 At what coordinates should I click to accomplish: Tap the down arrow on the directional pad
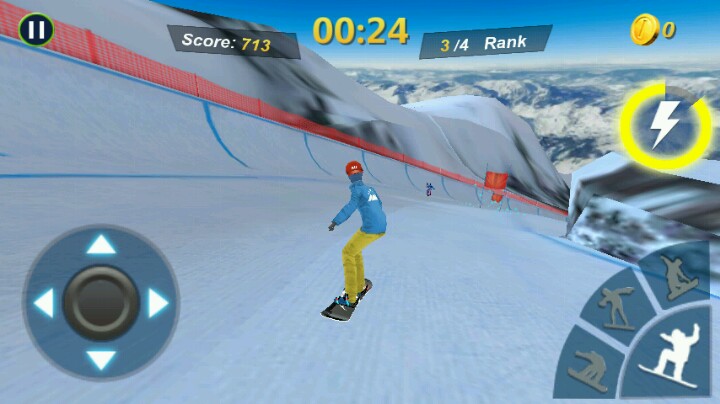click(x=100, y=359)
